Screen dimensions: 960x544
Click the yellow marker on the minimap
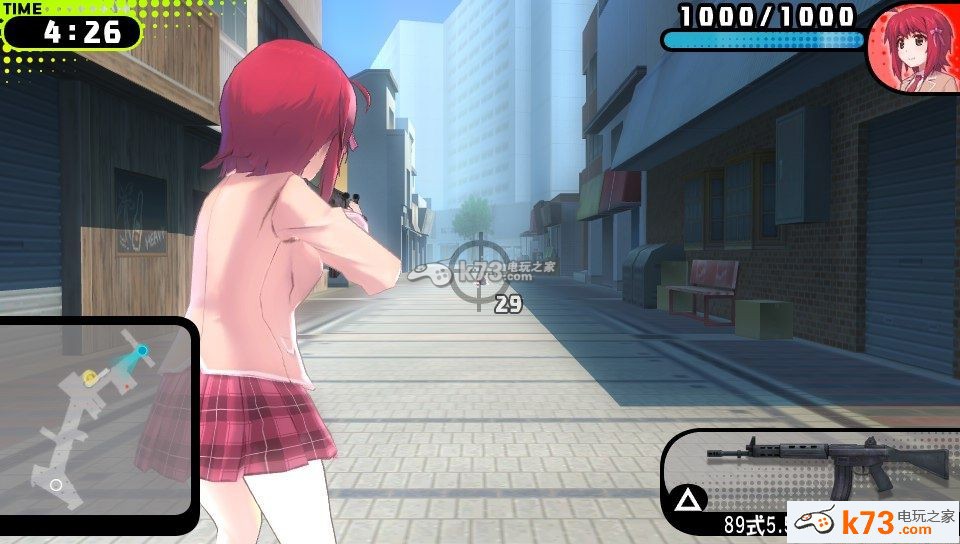coord(90,377)
